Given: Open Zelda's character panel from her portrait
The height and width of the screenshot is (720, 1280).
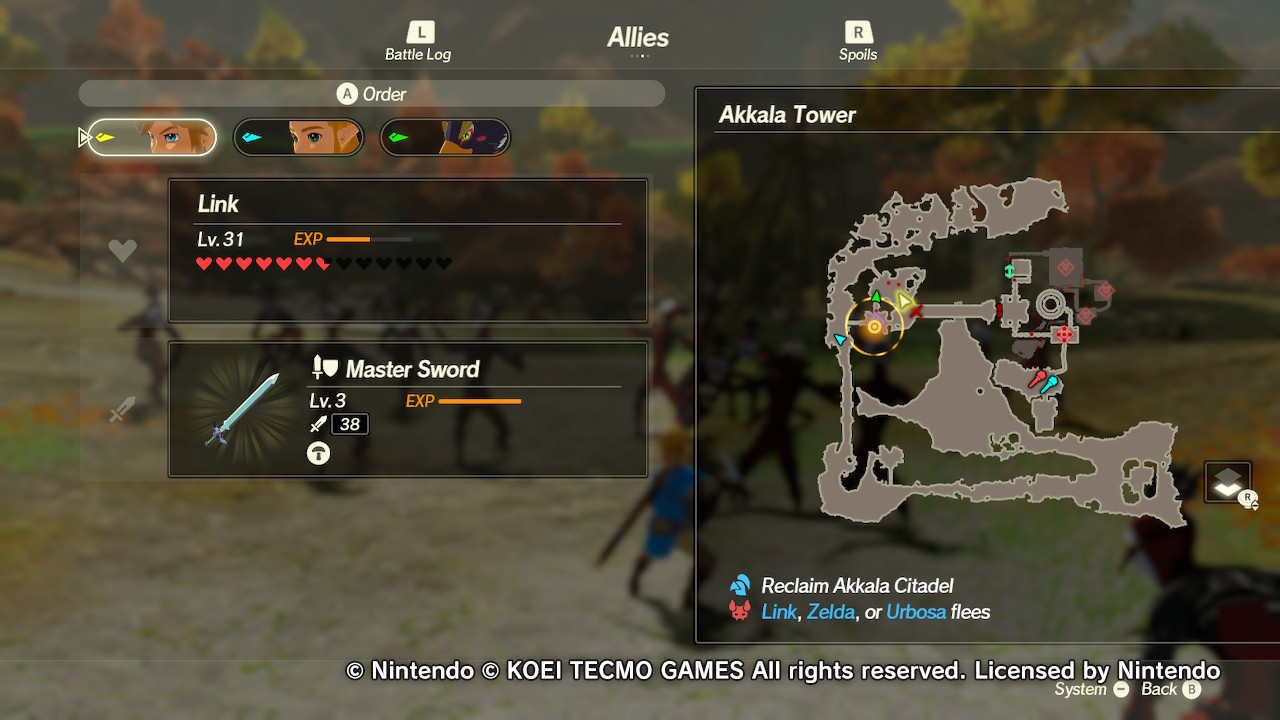Looking at the screenshot, I should click(x=298, y=137).
